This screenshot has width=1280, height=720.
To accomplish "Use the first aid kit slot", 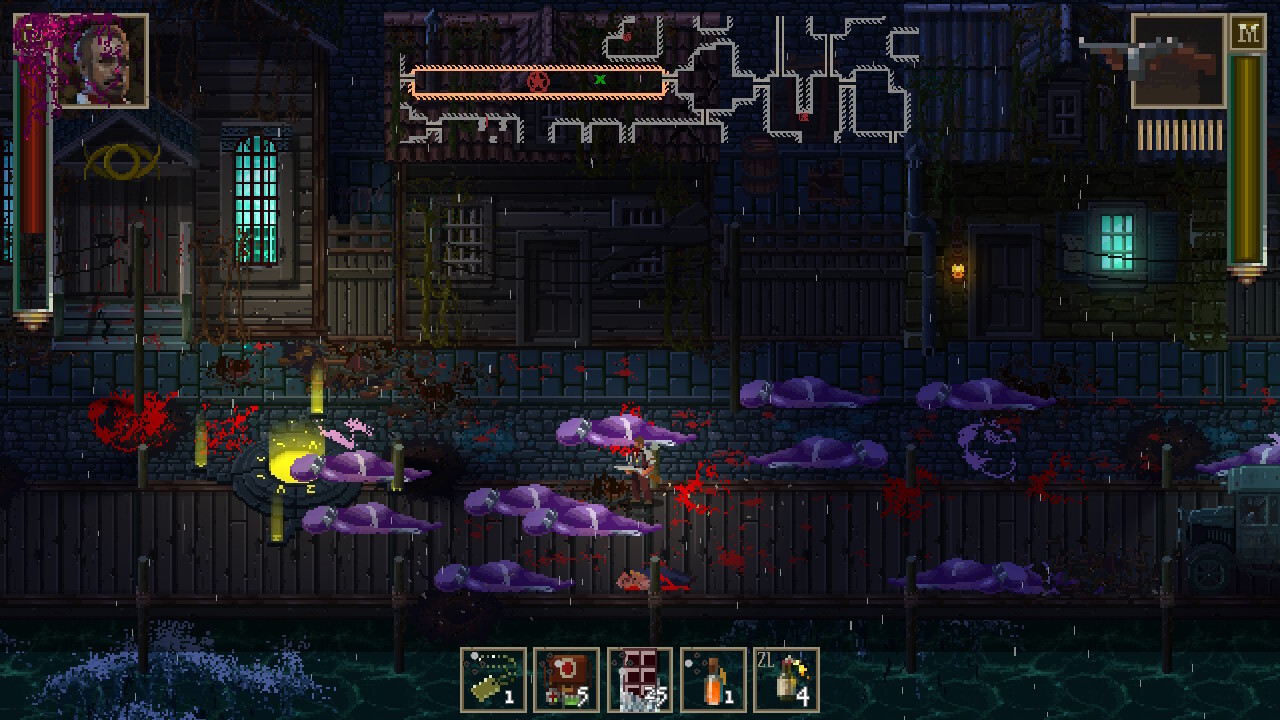I will coord(566,680).
